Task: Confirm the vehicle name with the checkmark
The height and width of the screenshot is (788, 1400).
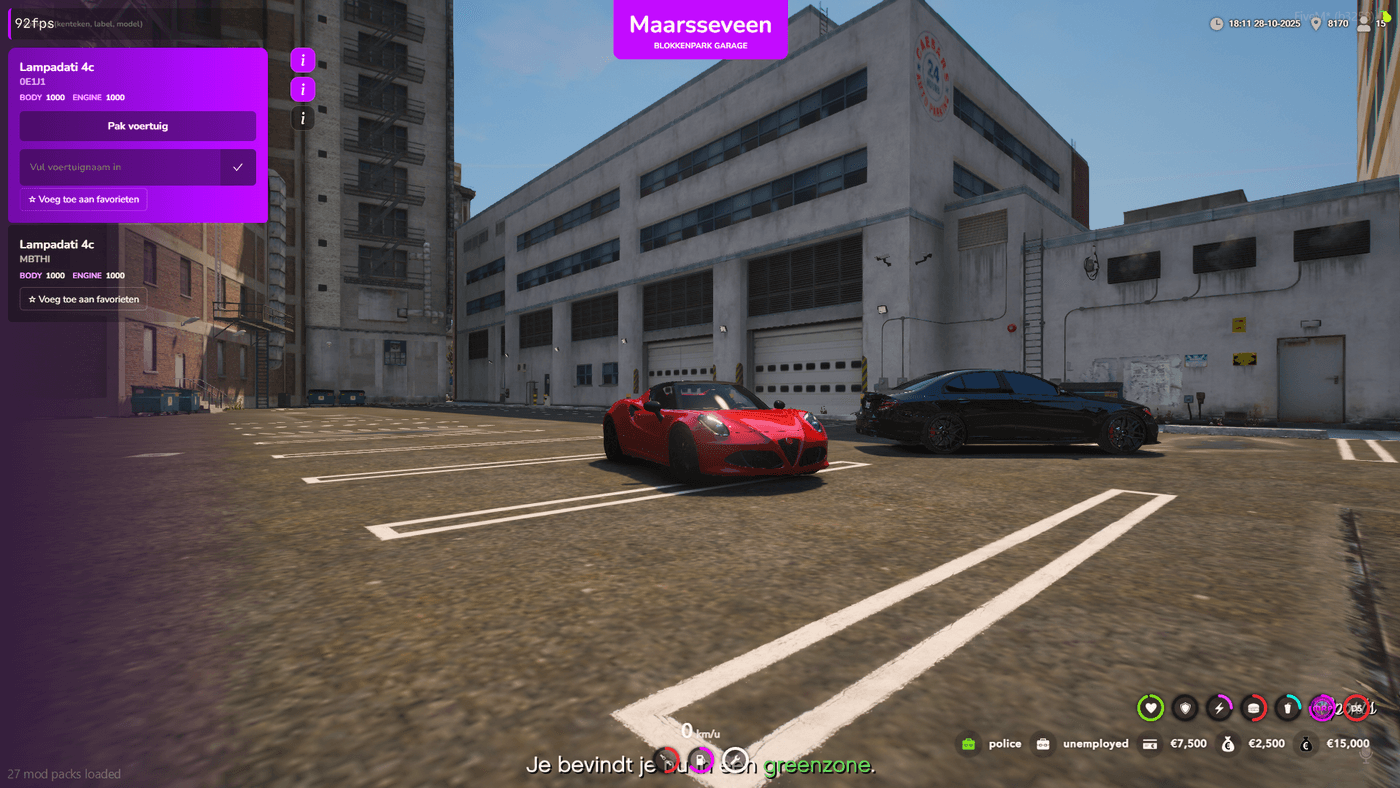Action: tap(238, 167)
